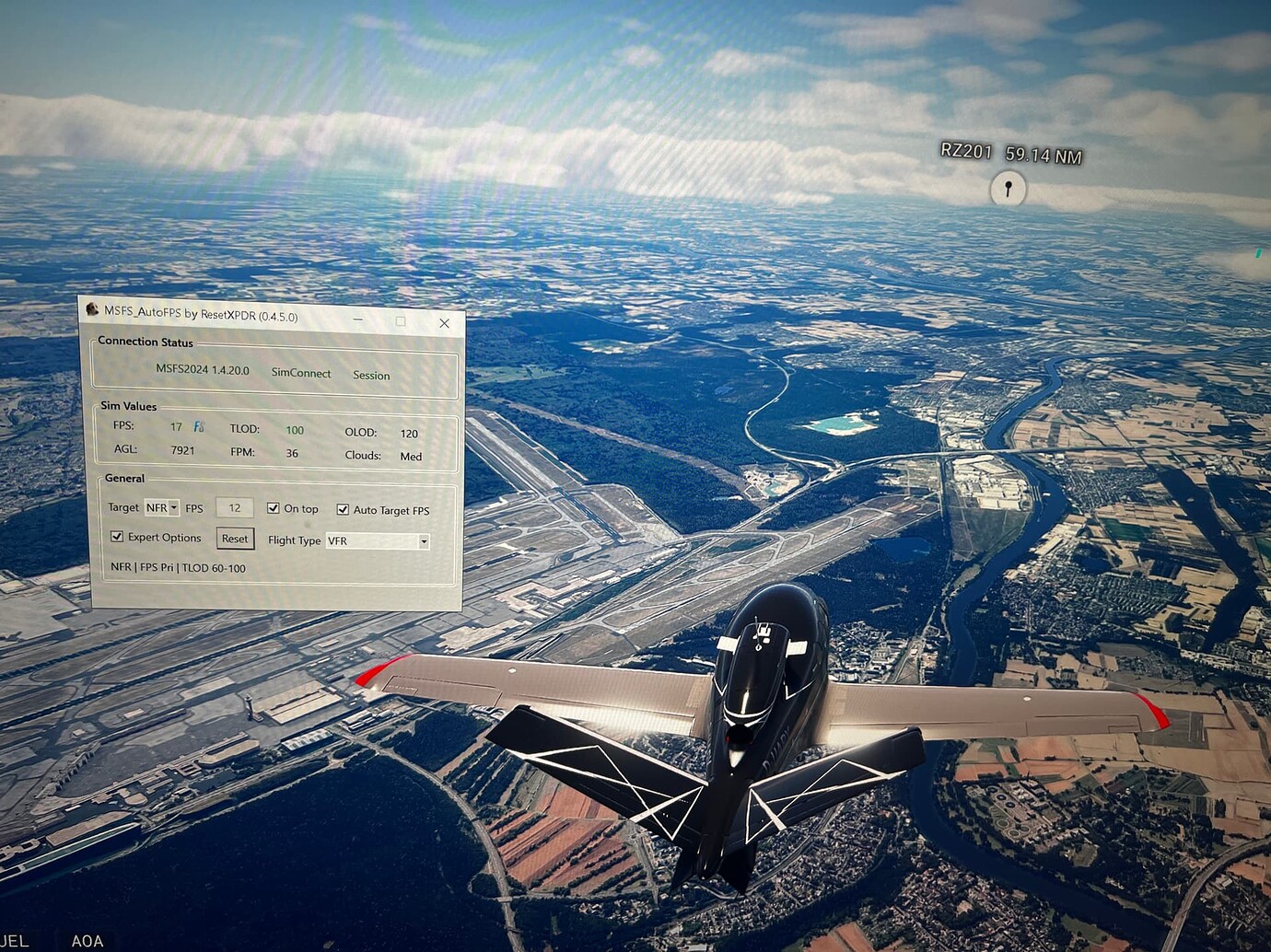Click the Connection Status section header
The width and height of the screenshot is (1271, 952).
(145, 342)
